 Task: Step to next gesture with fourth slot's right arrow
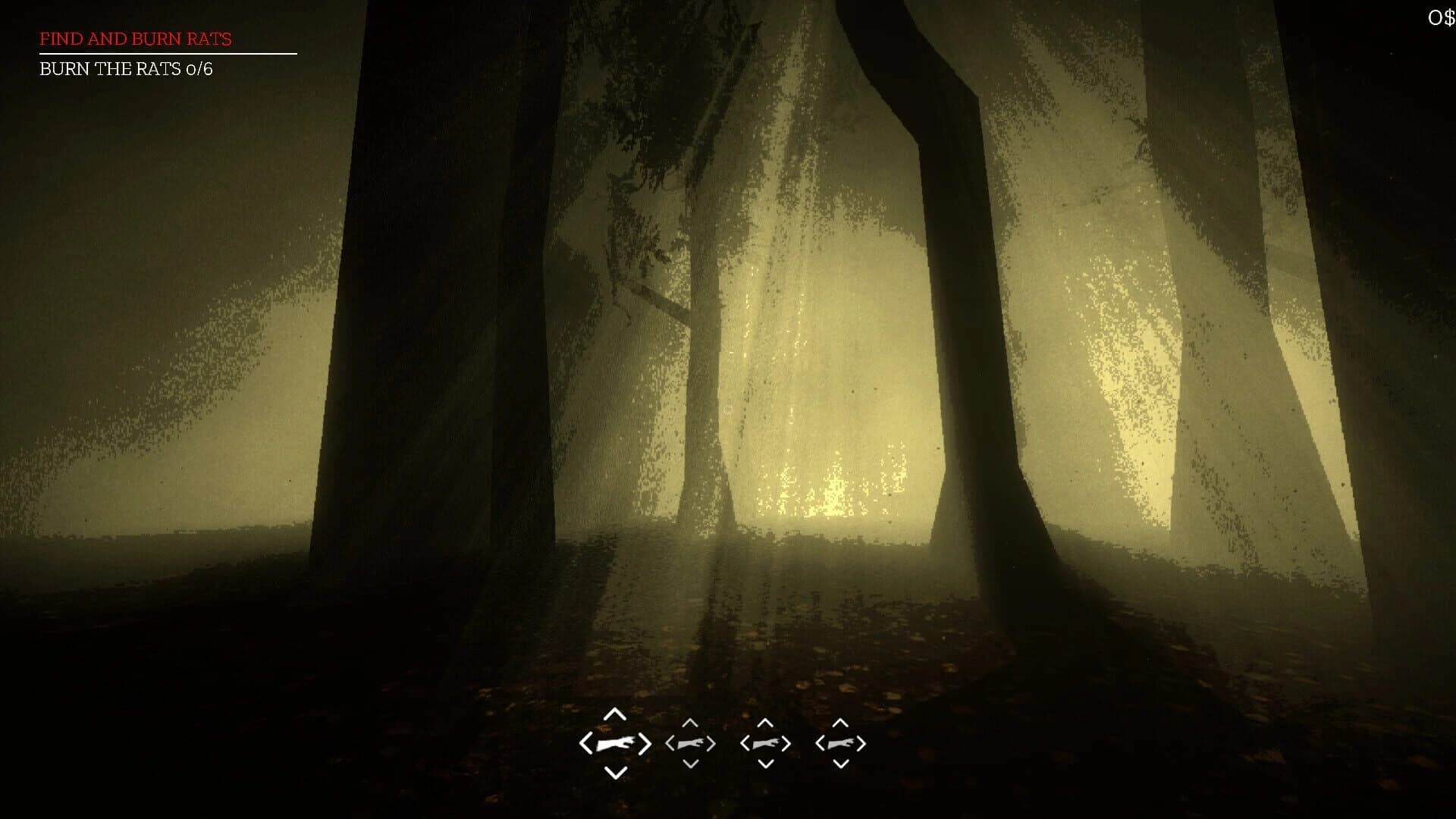click(861, 743)
